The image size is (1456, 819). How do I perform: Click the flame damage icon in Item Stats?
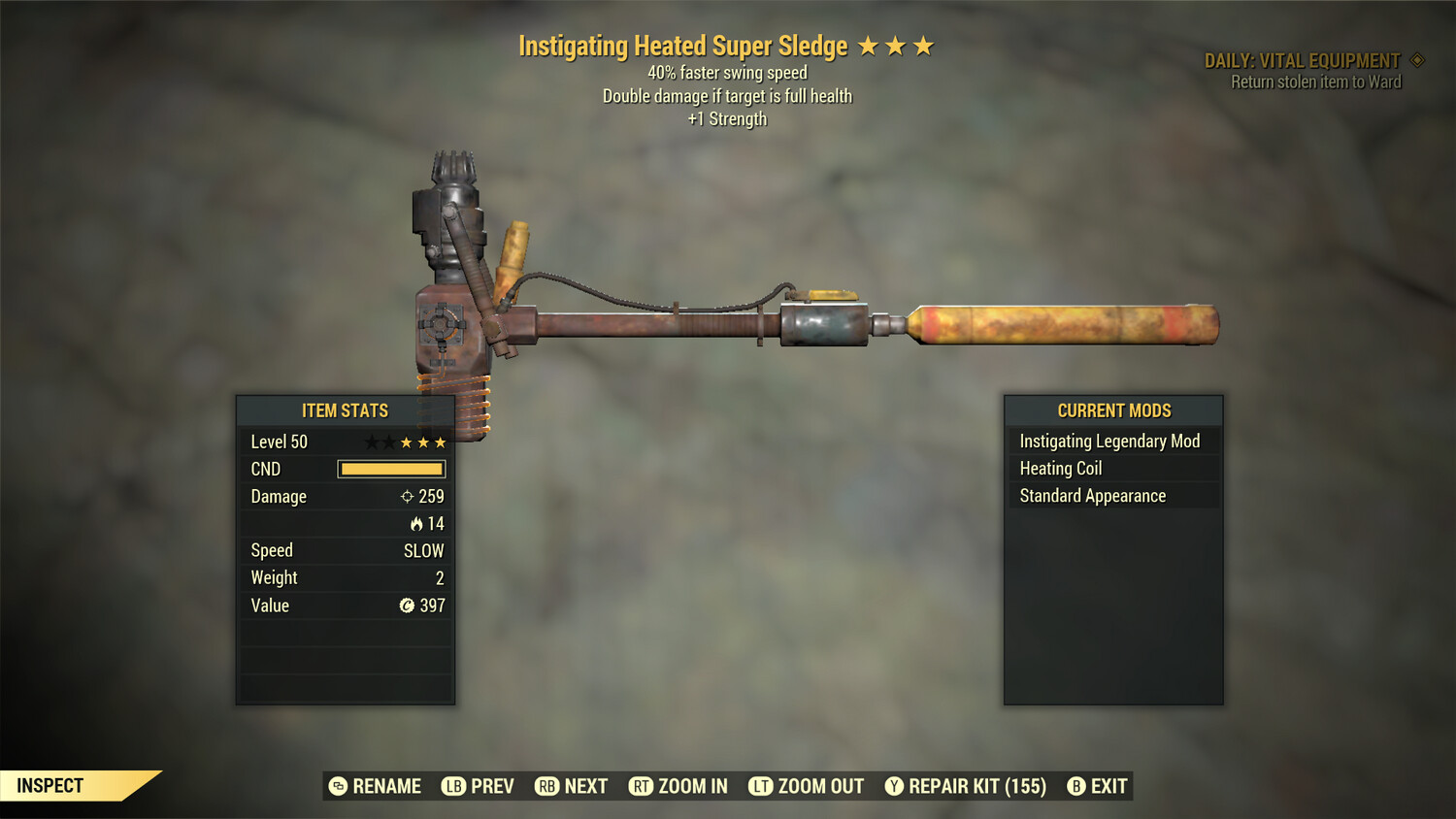(x=416, y=523)
